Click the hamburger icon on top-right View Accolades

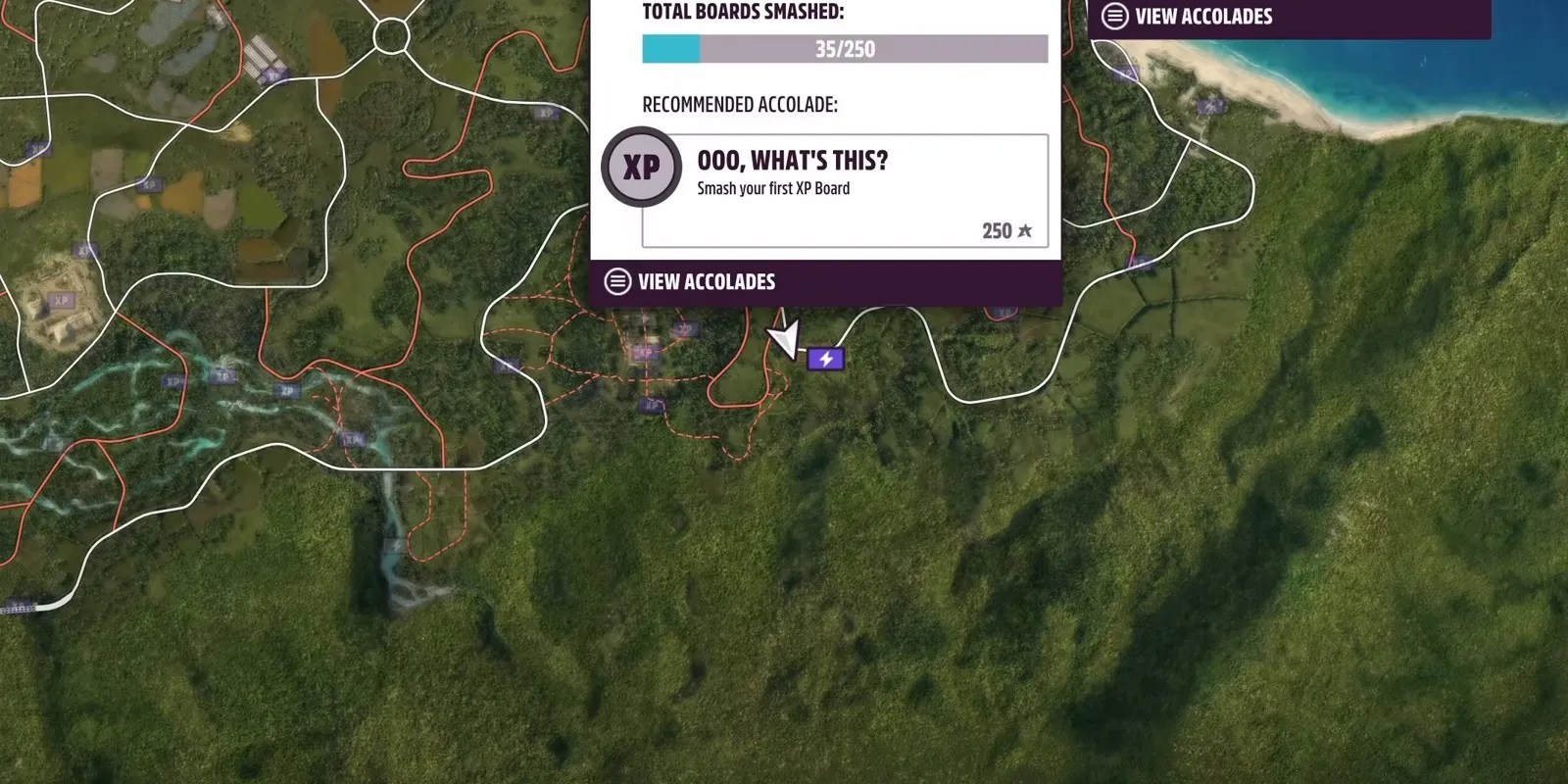click(1112, 16)
